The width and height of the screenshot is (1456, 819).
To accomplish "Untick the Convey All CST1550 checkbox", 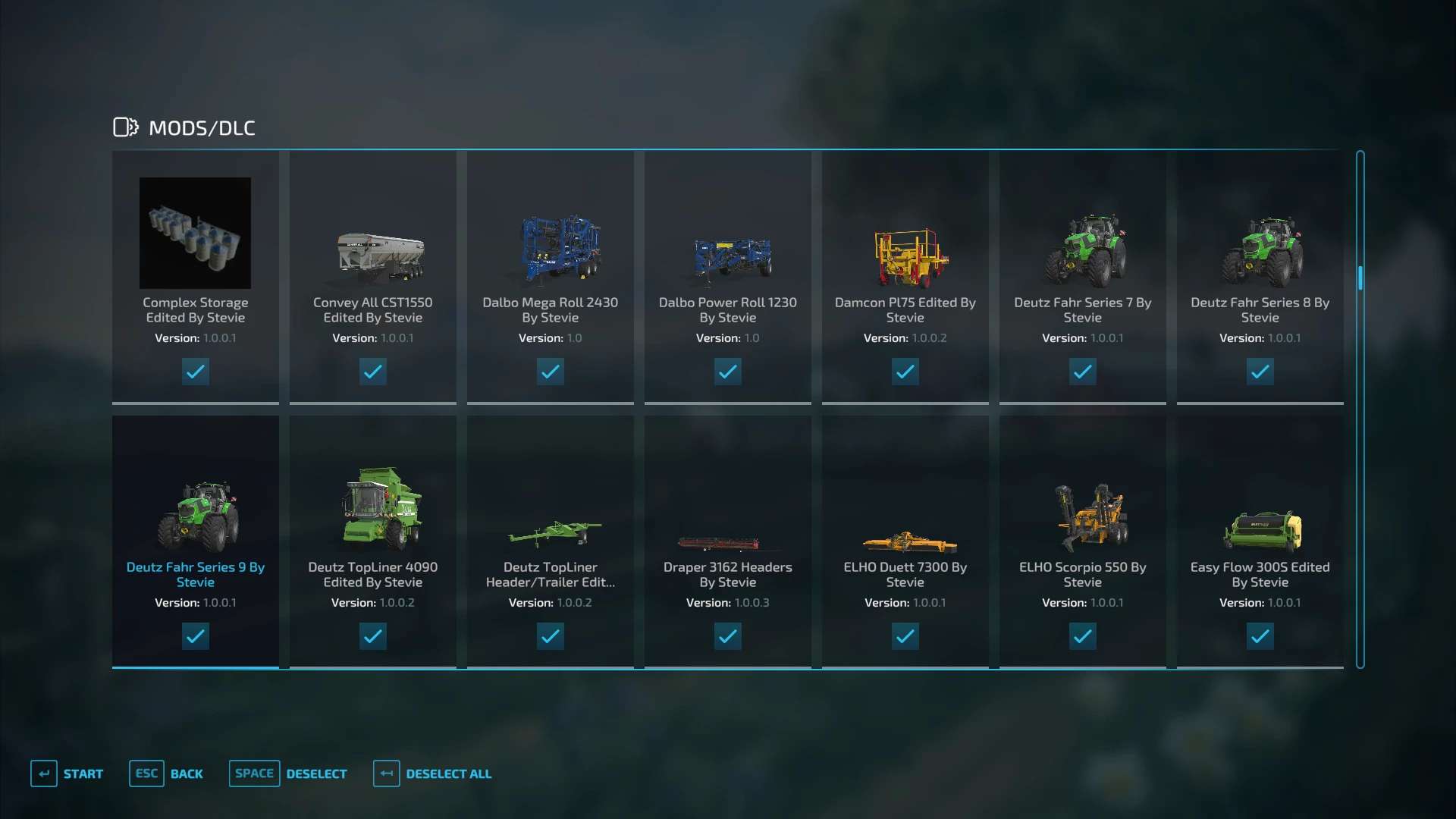I will [x=372, y=372].
